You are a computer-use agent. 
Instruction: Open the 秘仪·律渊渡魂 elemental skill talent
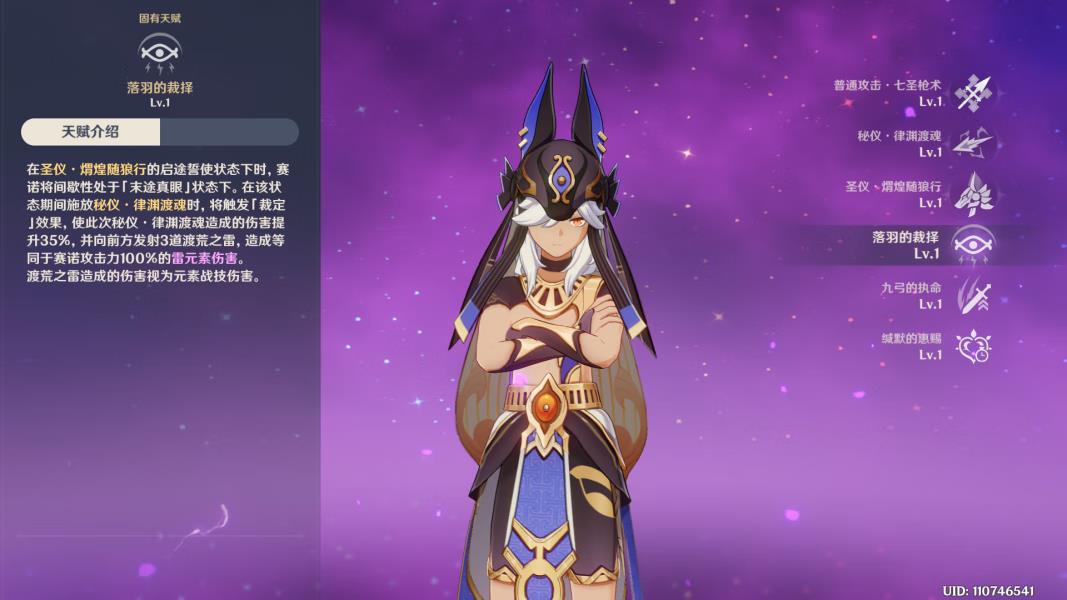[x=972, y=144]
